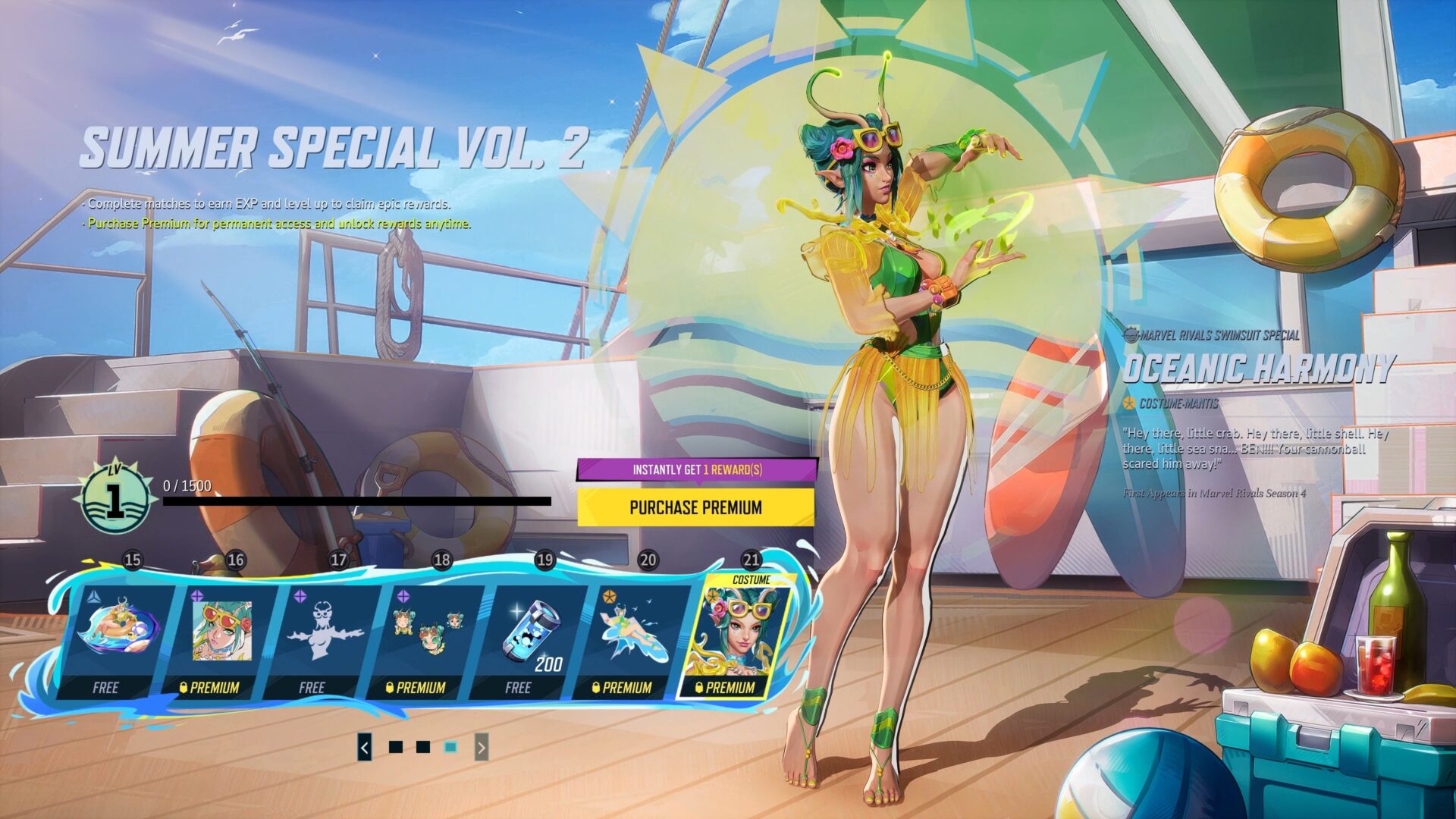The width and height of the screenshot is (1456, 819).
Task: Select the level 20 premium surfing reward
Action: [x=632, y=639]
